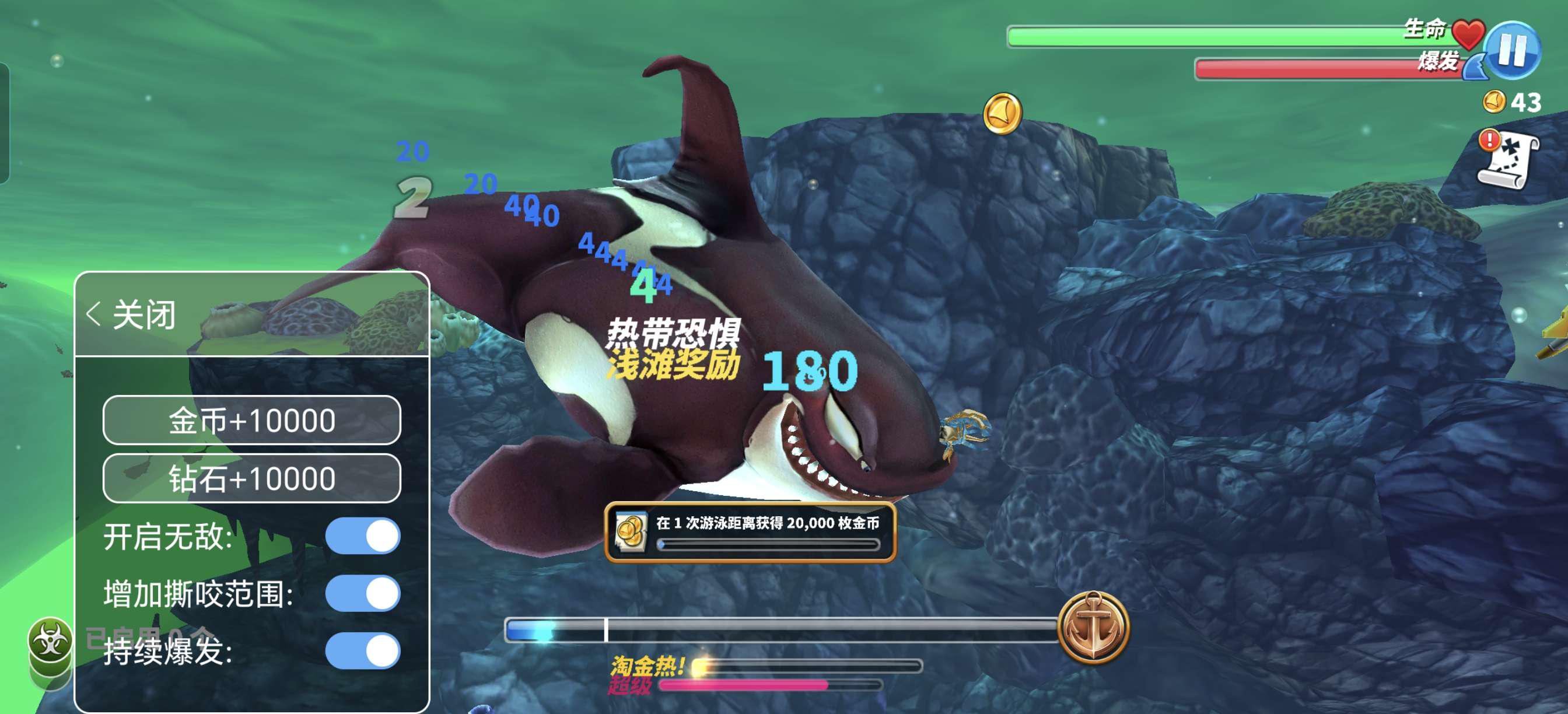
Task: Add 10000 gems (钻石+10000)
Action: click(x=251, y=478)
